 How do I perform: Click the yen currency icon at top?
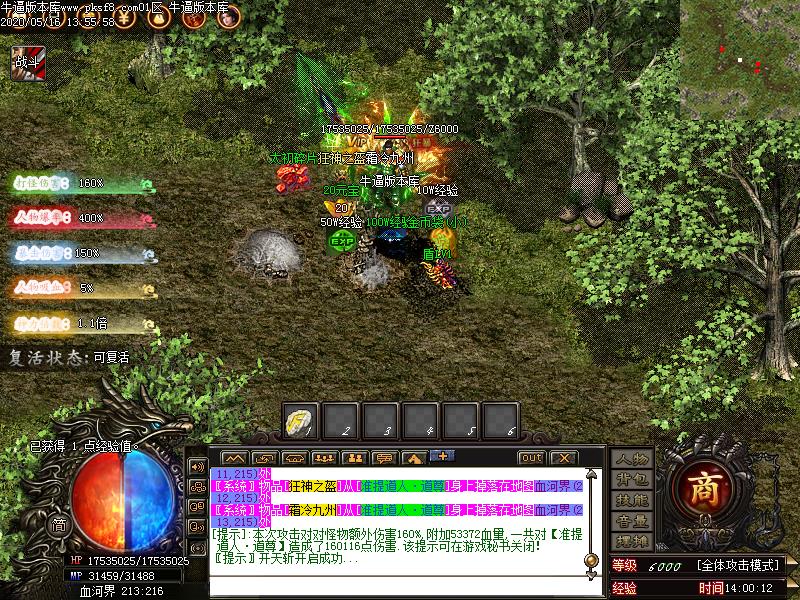pyautogui.click(x=123, y=17)
